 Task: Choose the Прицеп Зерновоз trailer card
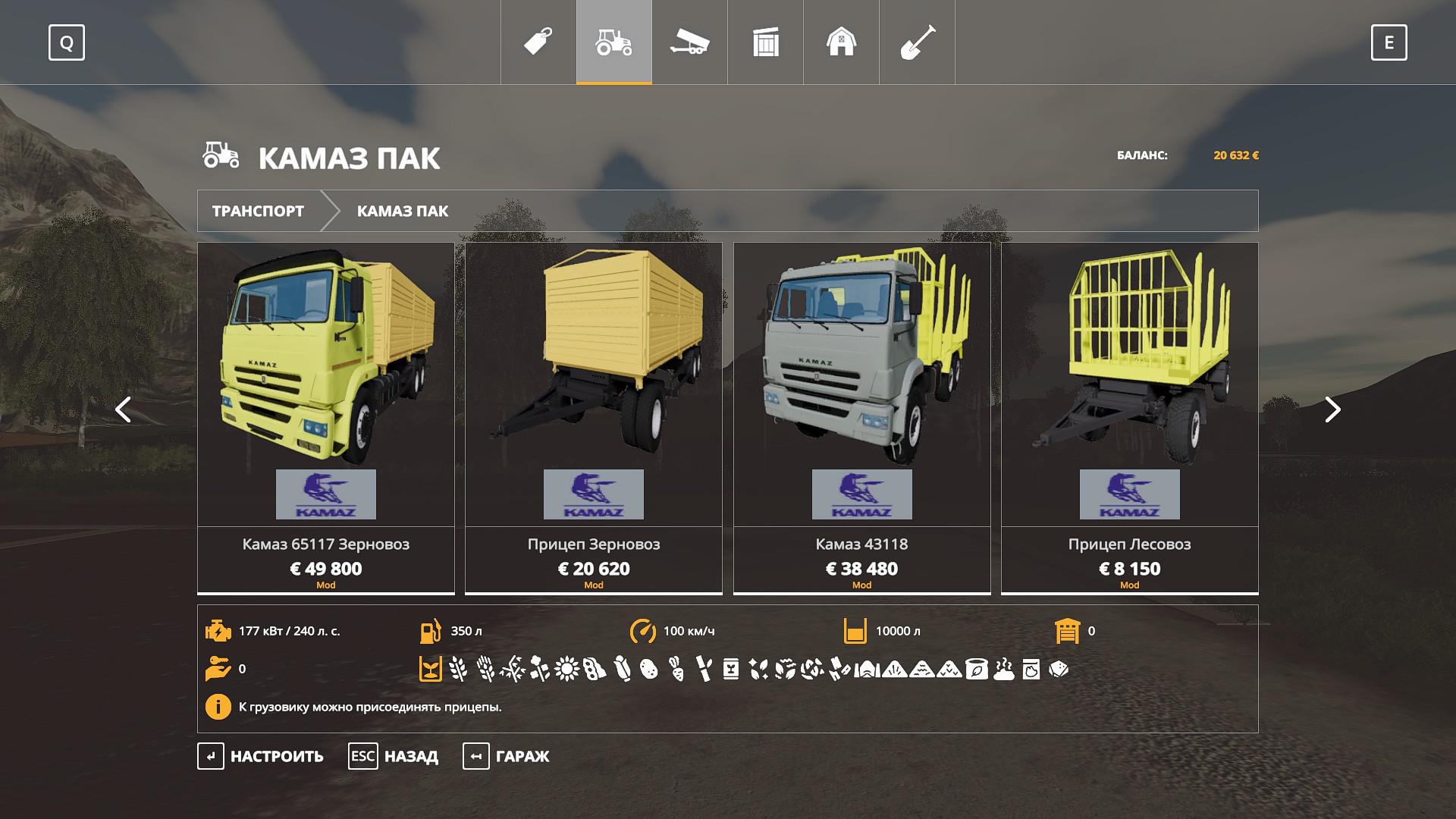[x=594, y=417]
